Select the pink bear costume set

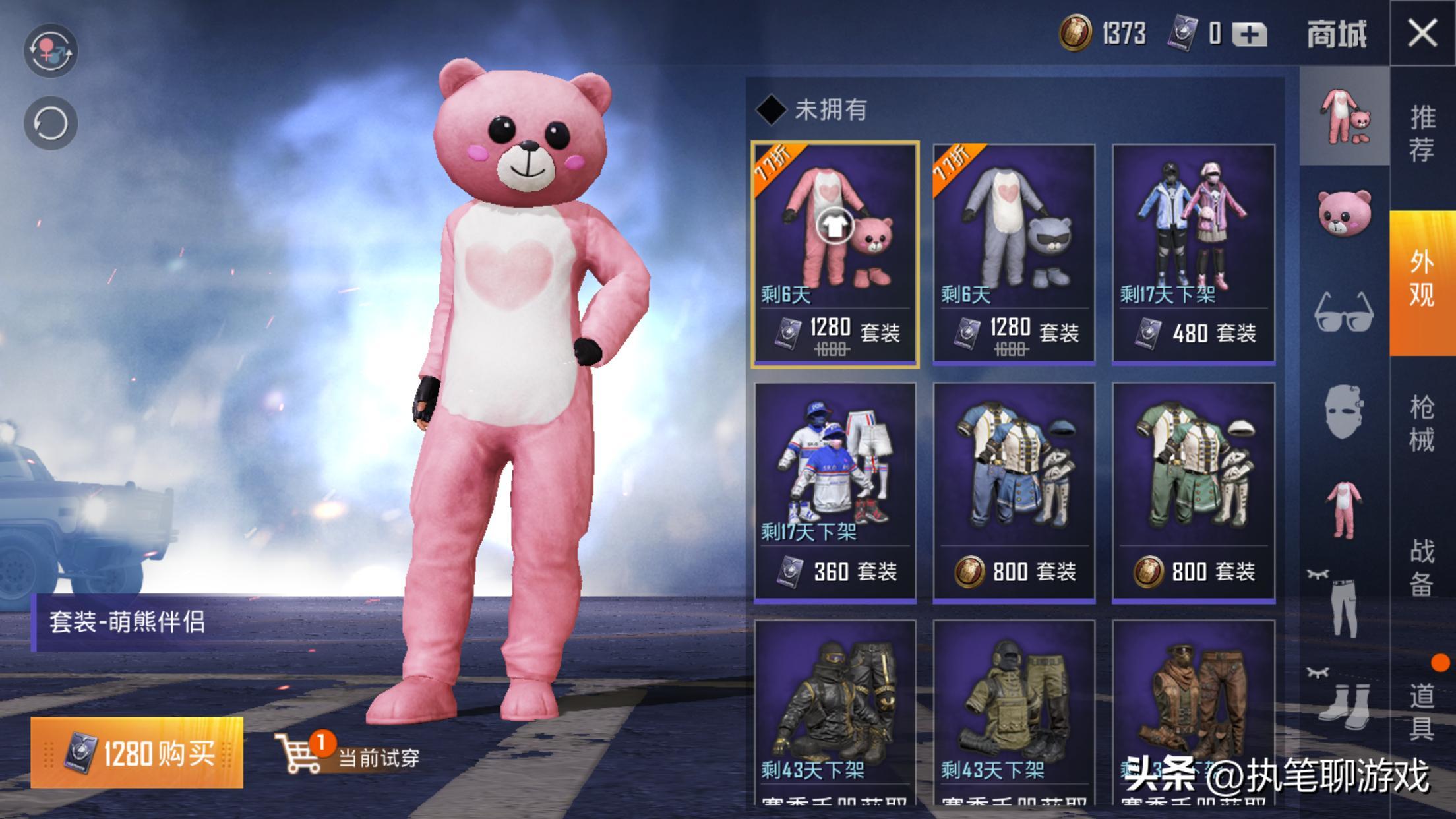click(x=835, y=253)
